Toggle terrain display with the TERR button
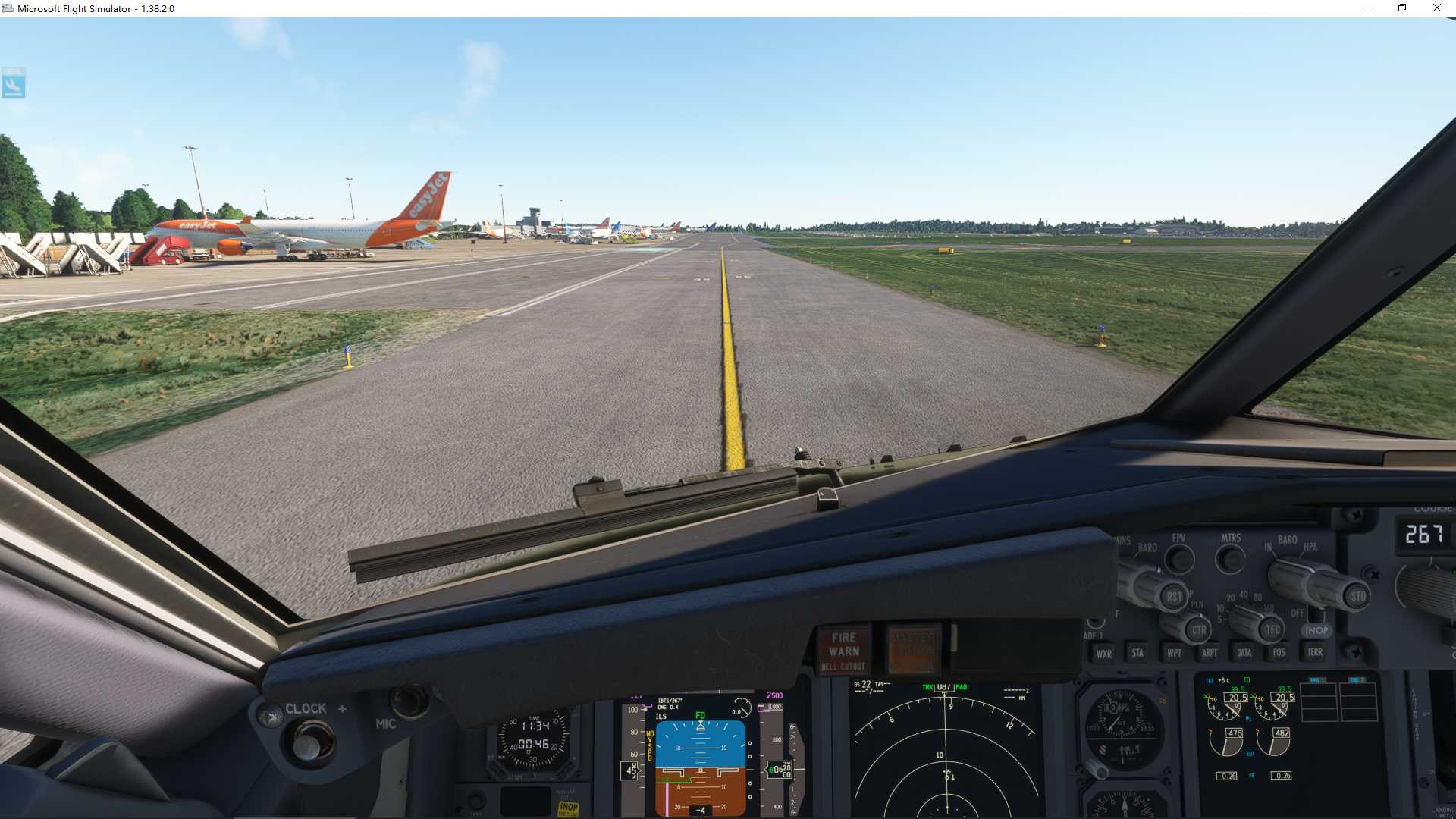The width and height of the screenshot is (1456, 819). (1314, 652)
